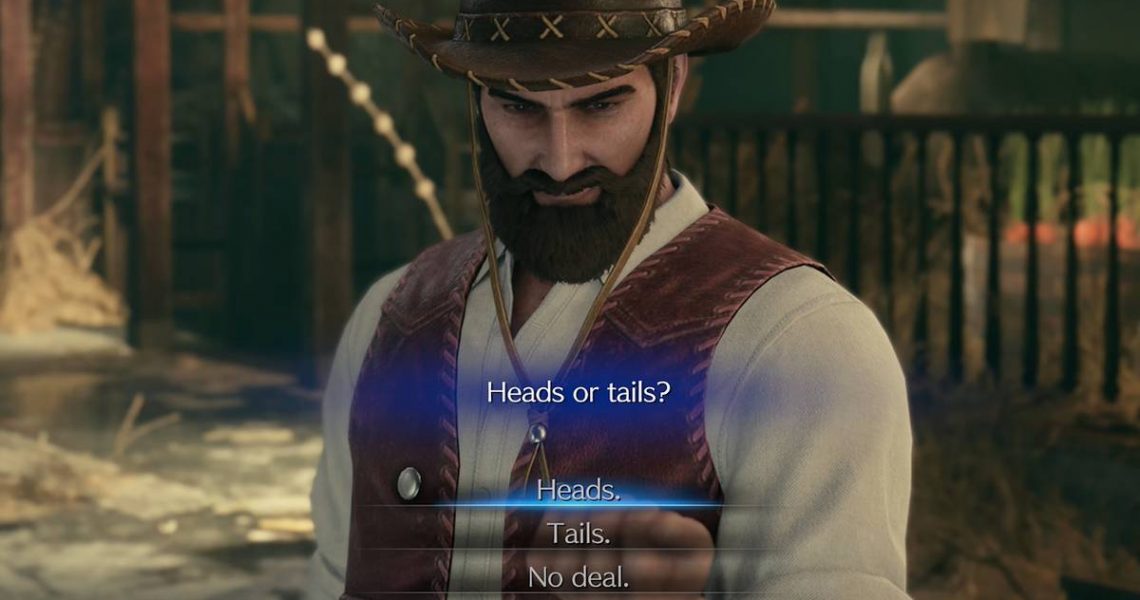Select "Tails." for the coin flip
This screenshot has height=600, width=1140.
(x=578, y=533)
